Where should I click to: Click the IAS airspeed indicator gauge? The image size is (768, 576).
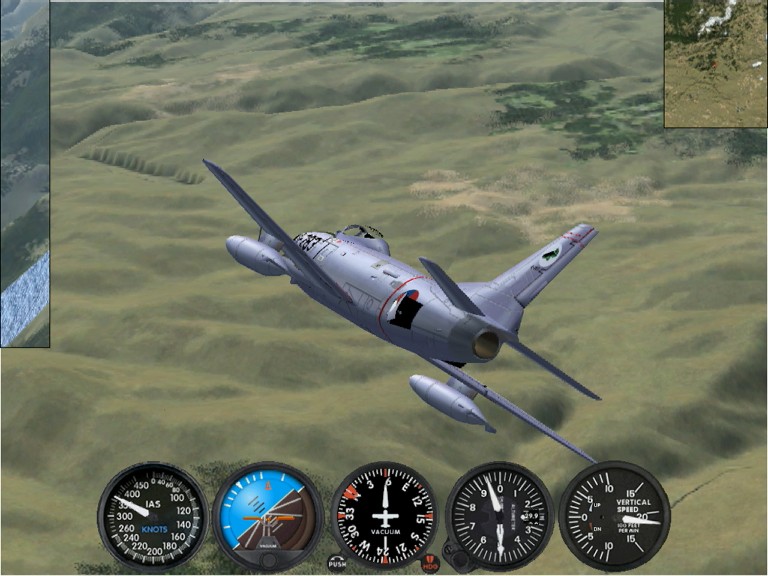coord(152,515)
